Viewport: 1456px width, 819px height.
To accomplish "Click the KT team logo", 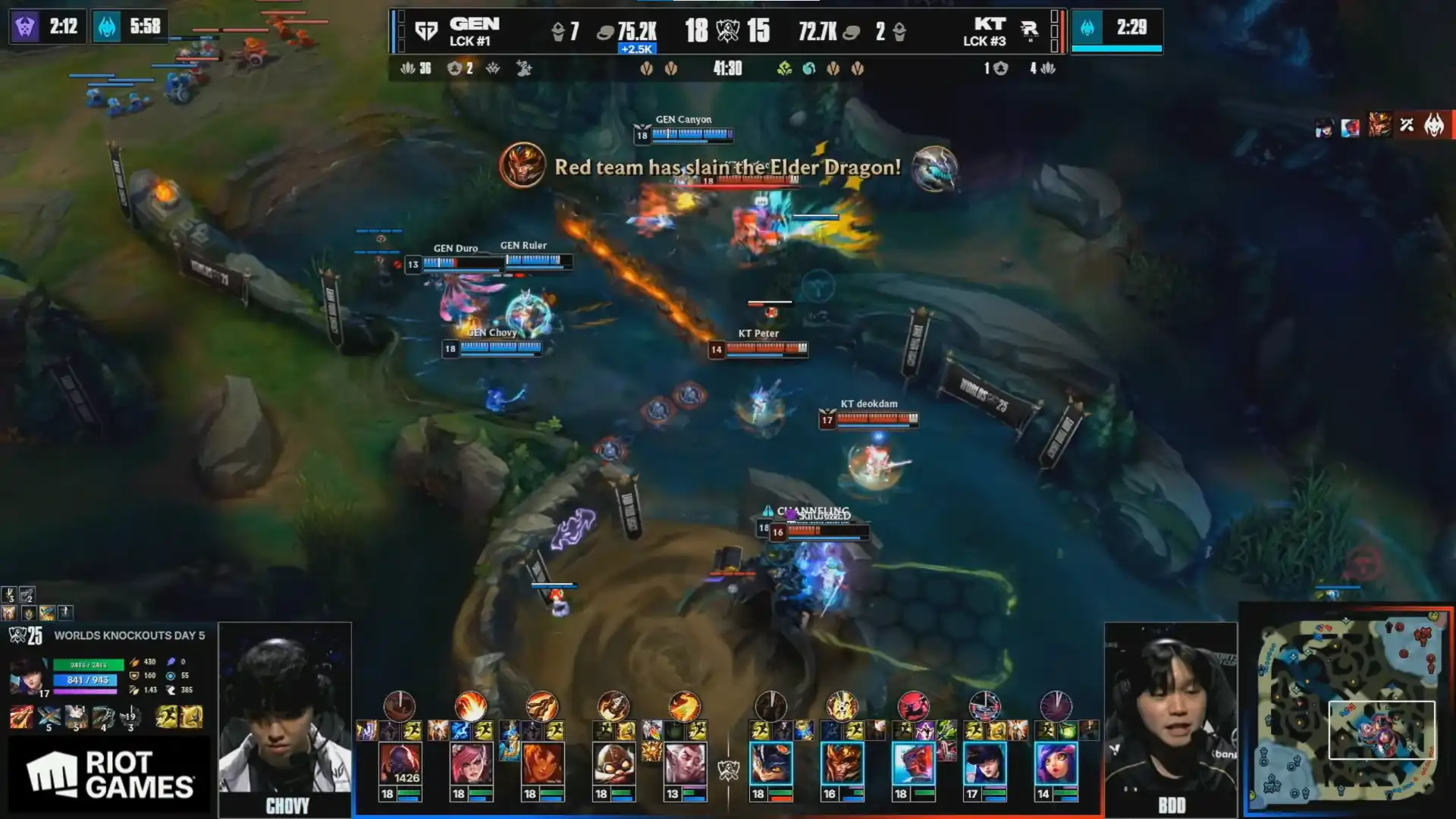I will [x=1029, y=31].
